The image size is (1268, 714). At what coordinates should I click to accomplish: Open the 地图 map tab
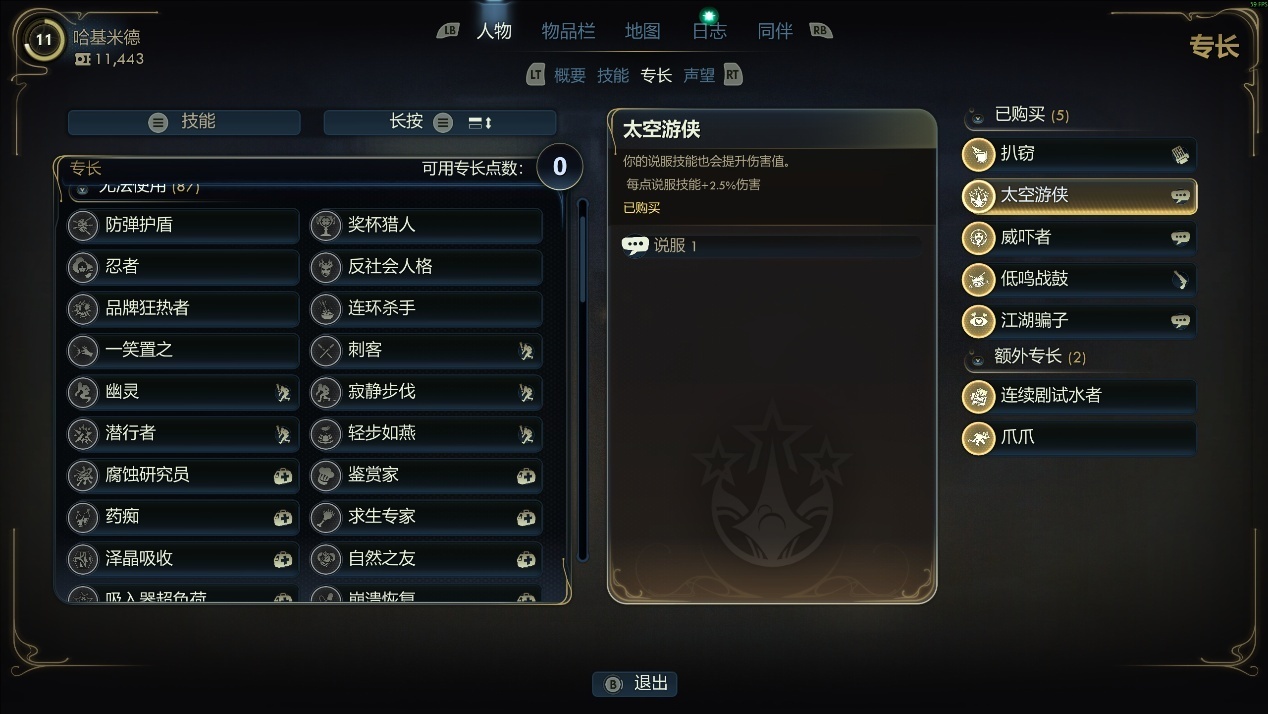[x=642, y=31]
